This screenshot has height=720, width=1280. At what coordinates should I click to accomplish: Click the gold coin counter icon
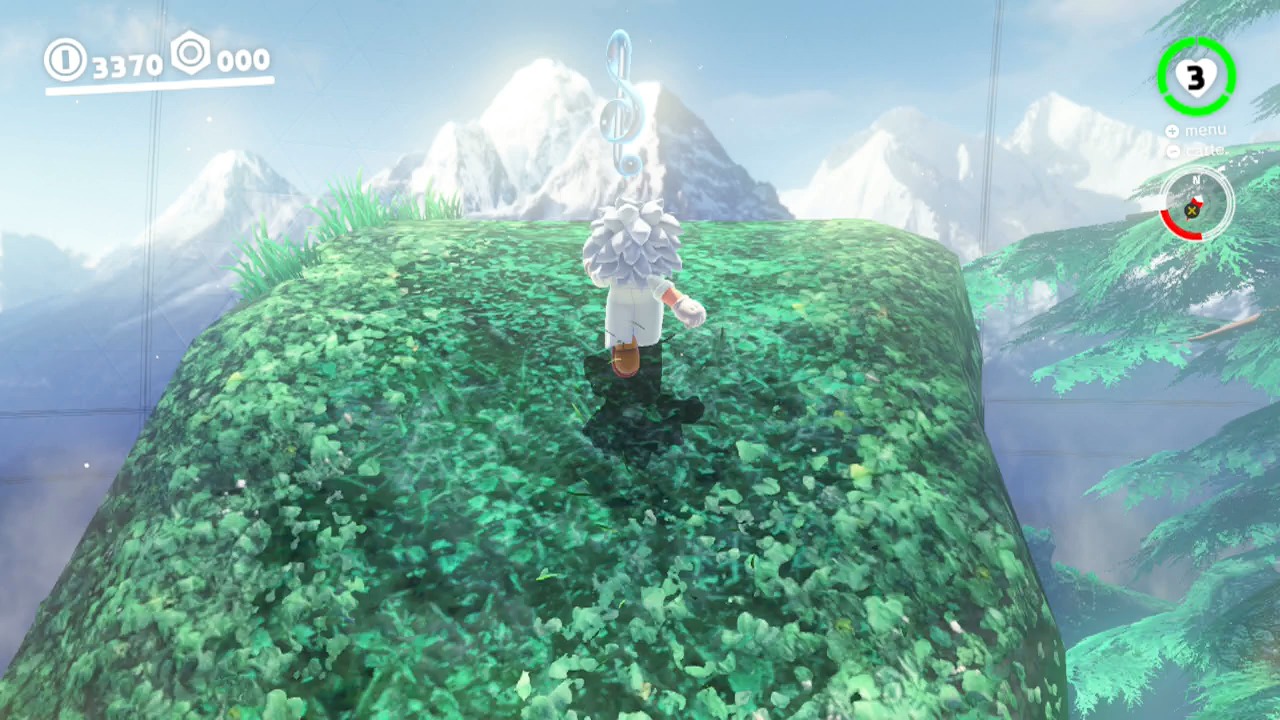(65, 60)
